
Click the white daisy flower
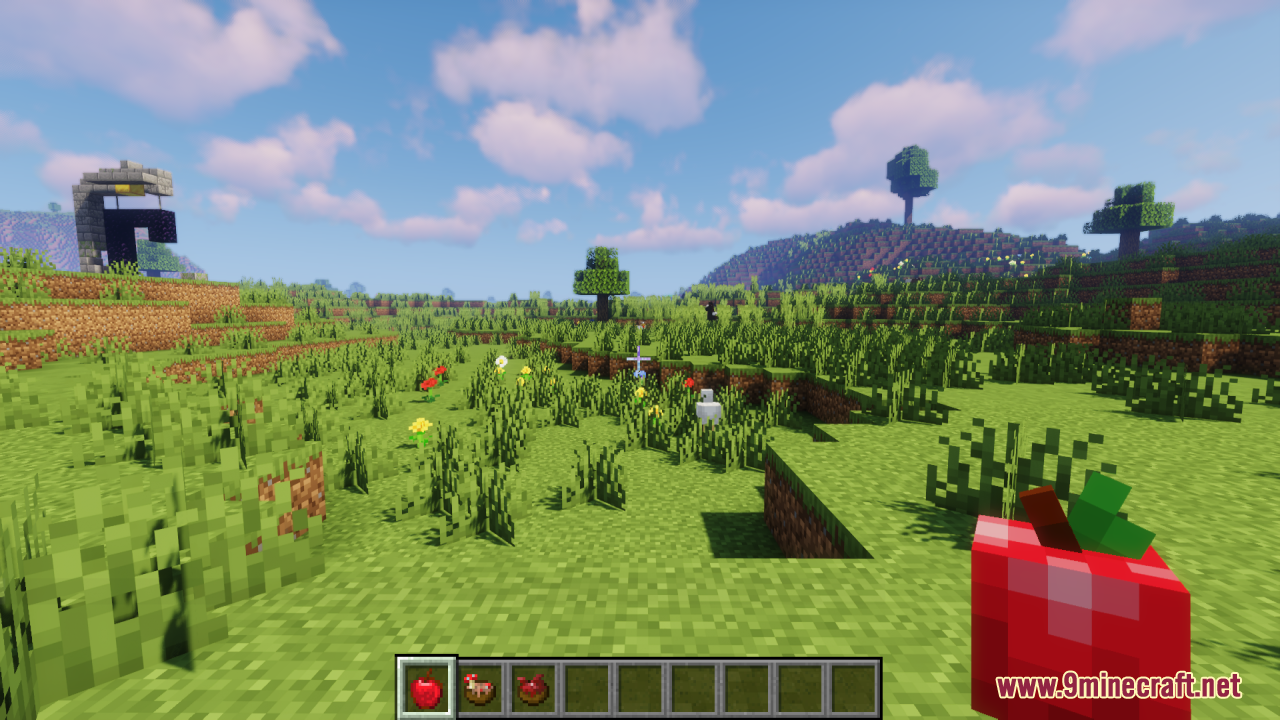[500, 360]
